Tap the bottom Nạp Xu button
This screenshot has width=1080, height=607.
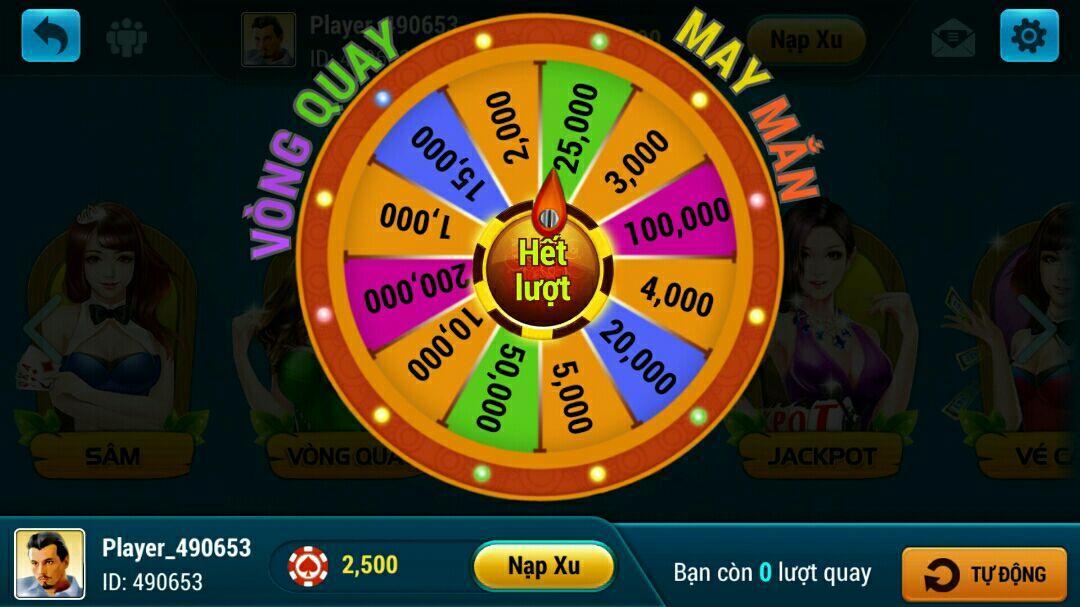(543, 566)
